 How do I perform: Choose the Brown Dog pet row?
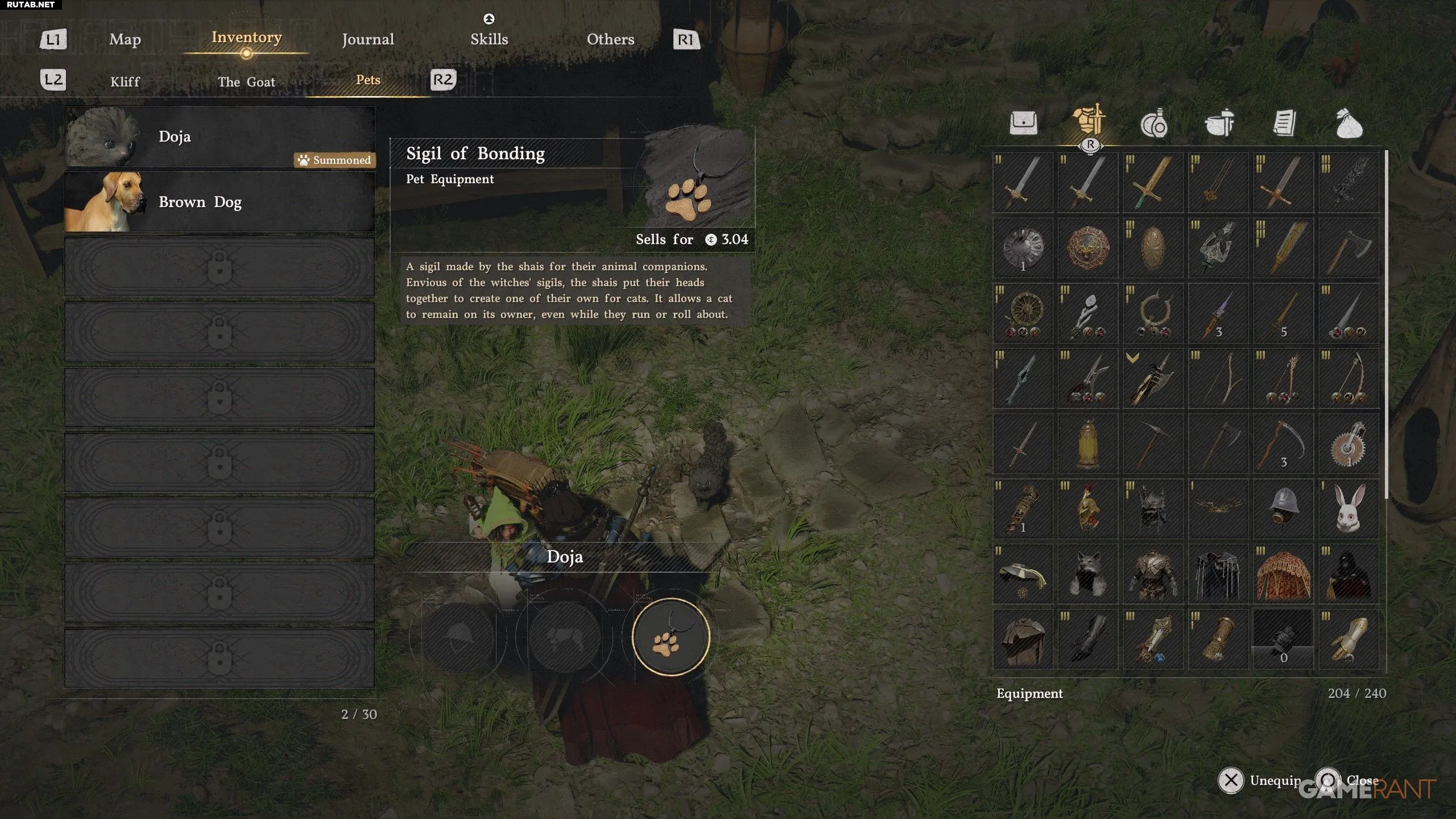[220, 202]
